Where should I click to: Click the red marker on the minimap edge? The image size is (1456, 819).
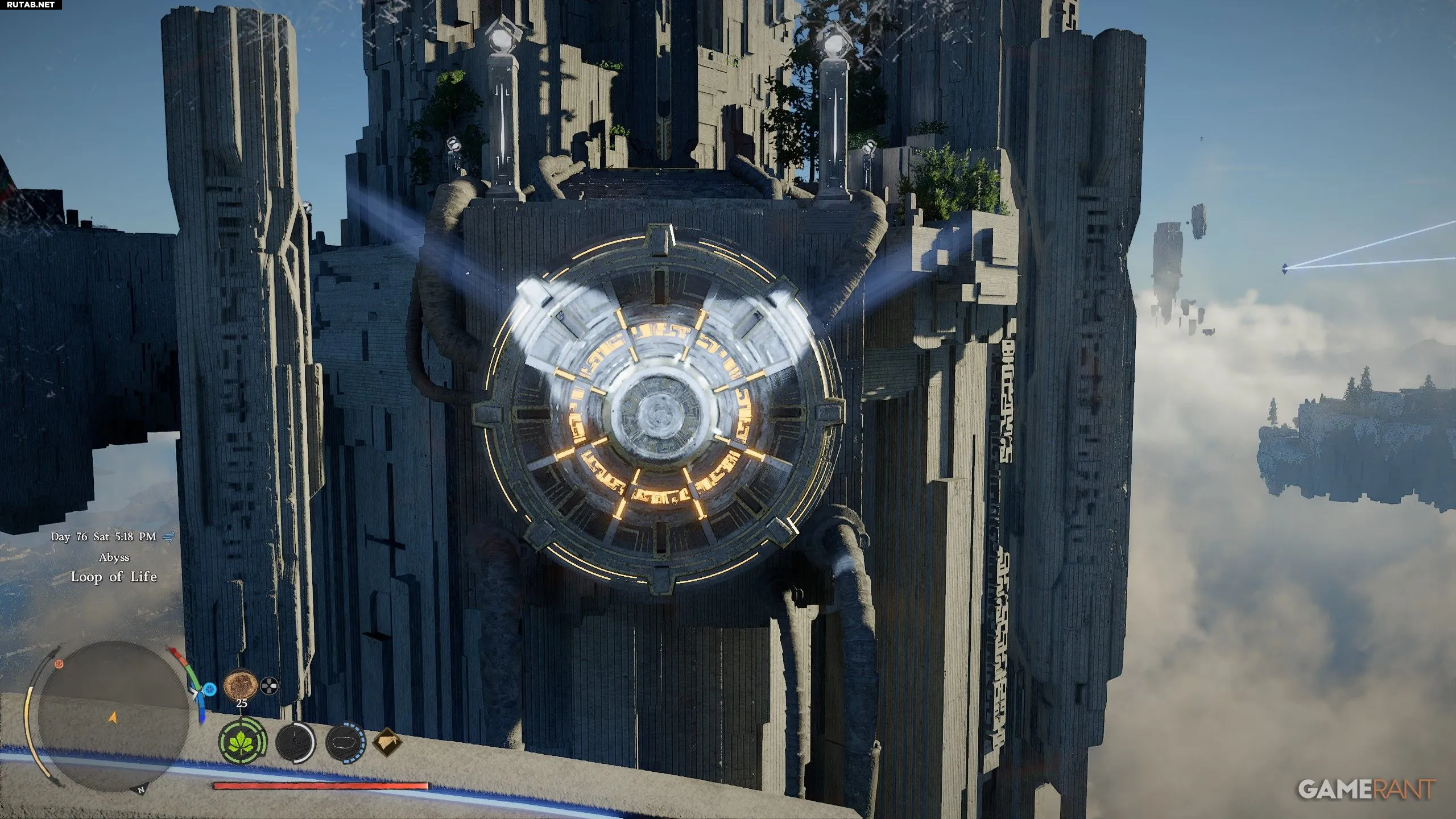[59, 664]
